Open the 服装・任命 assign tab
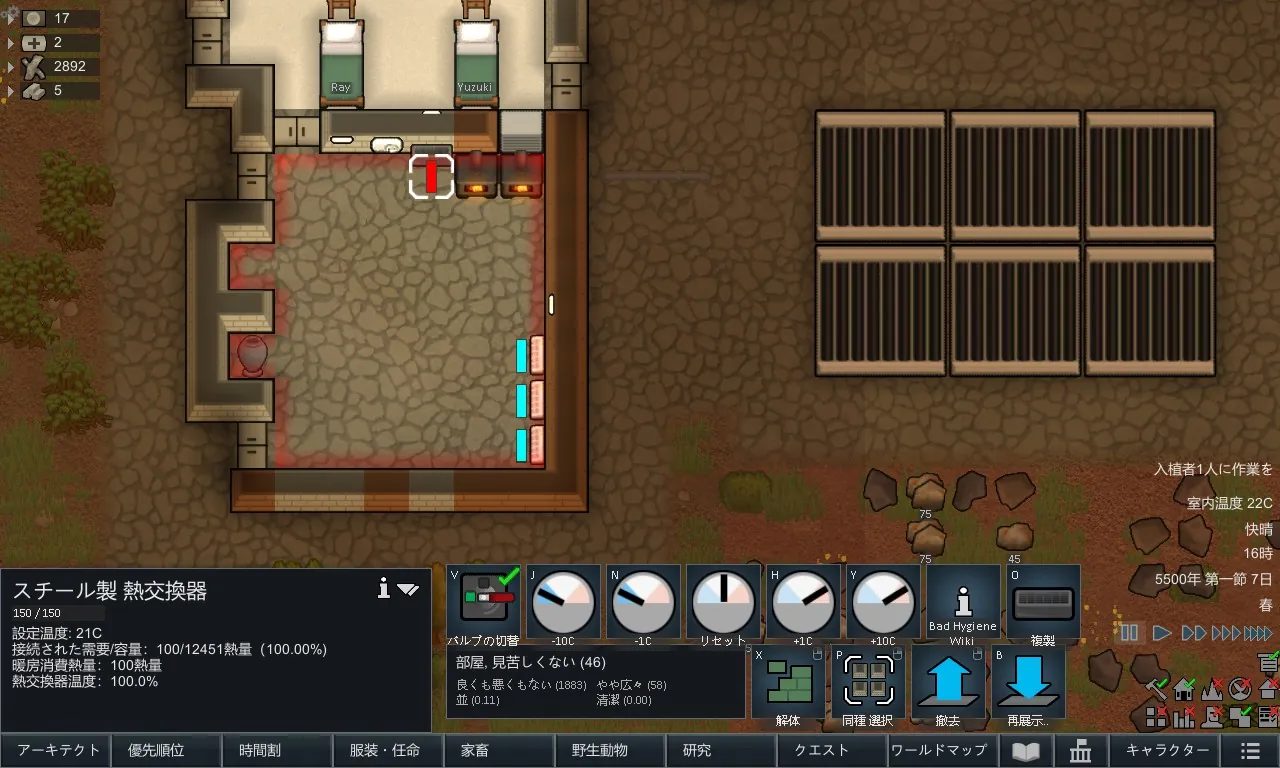 [x=385, y=750]
